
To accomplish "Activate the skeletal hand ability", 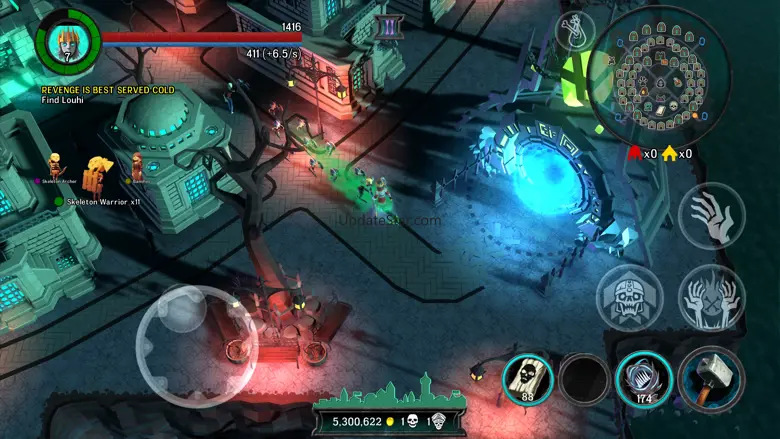I will (711, 216).
